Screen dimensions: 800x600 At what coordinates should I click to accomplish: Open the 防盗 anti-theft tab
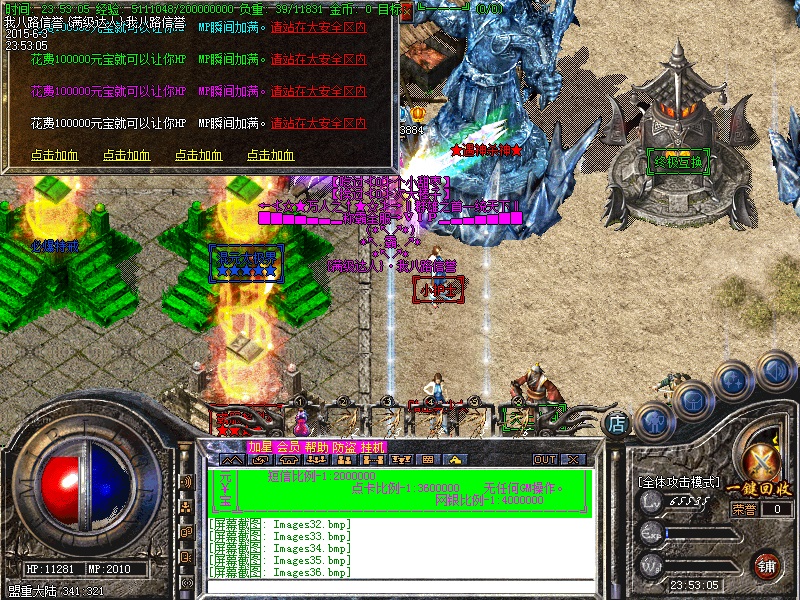click(x=344, y=446)
